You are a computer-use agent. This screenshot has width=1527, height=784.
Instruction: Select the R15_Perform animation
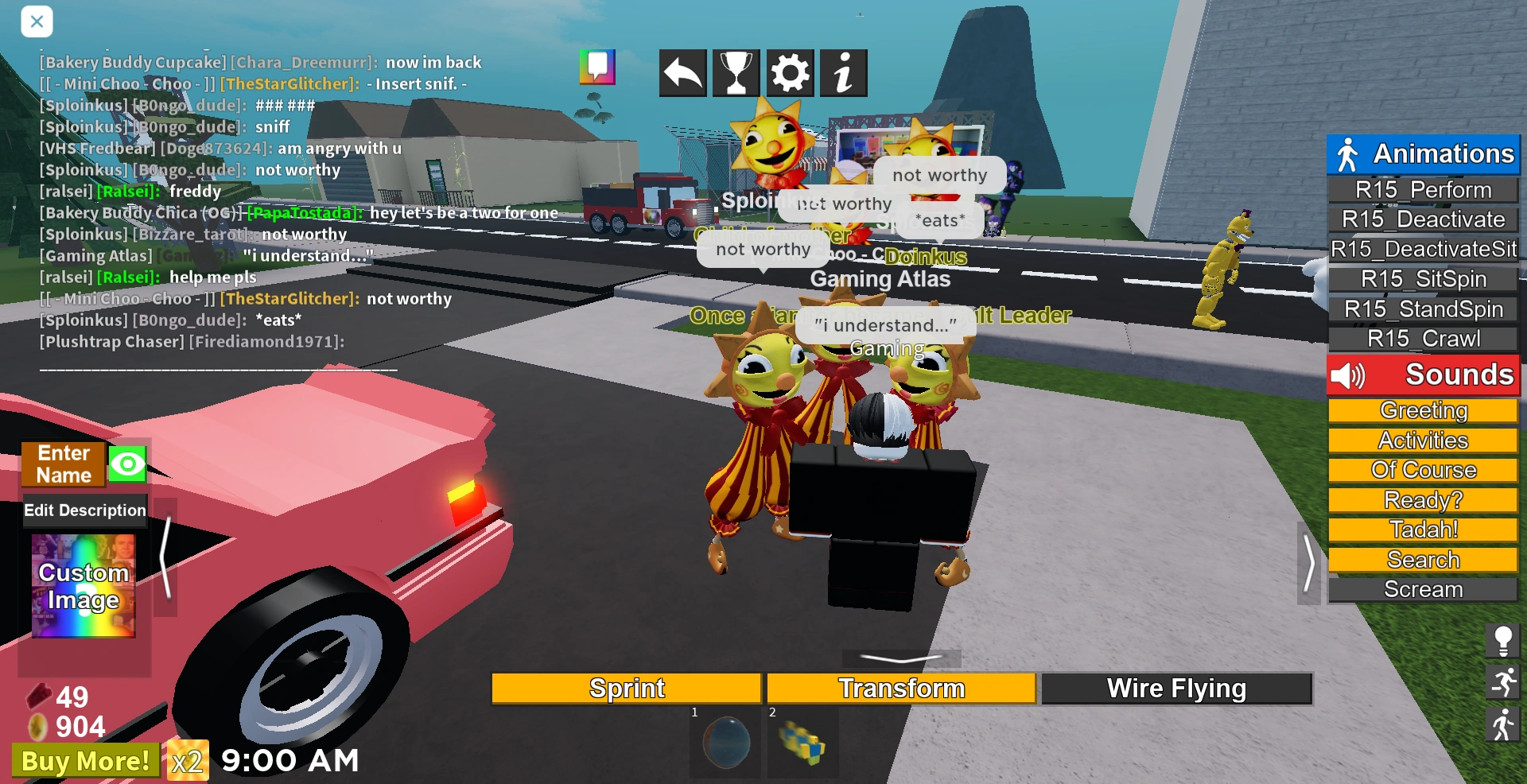tap(1424, 189)
